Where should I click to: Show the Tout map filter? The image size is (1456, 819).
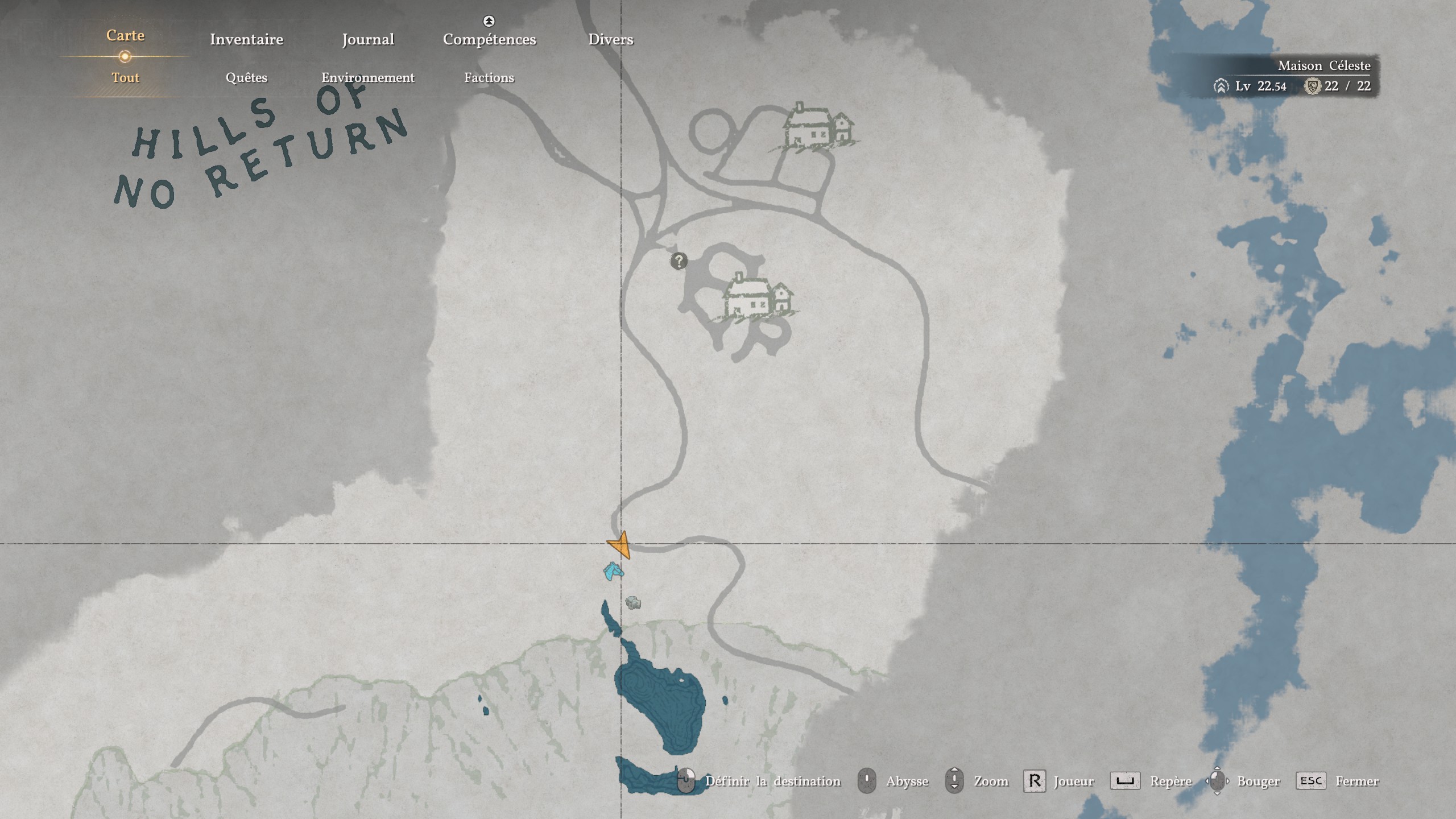point(125,77)
